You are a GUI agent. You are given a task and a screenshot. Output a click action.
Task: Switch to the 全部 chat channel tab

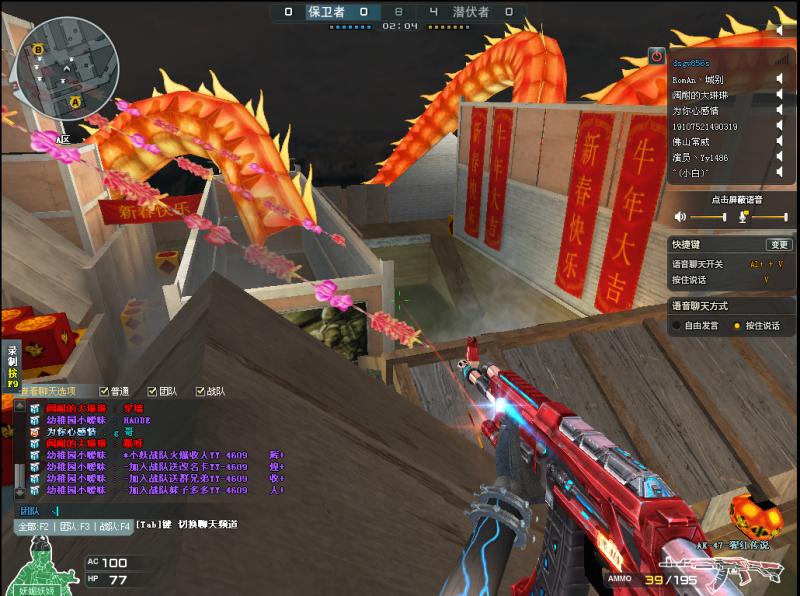(33, 525)
